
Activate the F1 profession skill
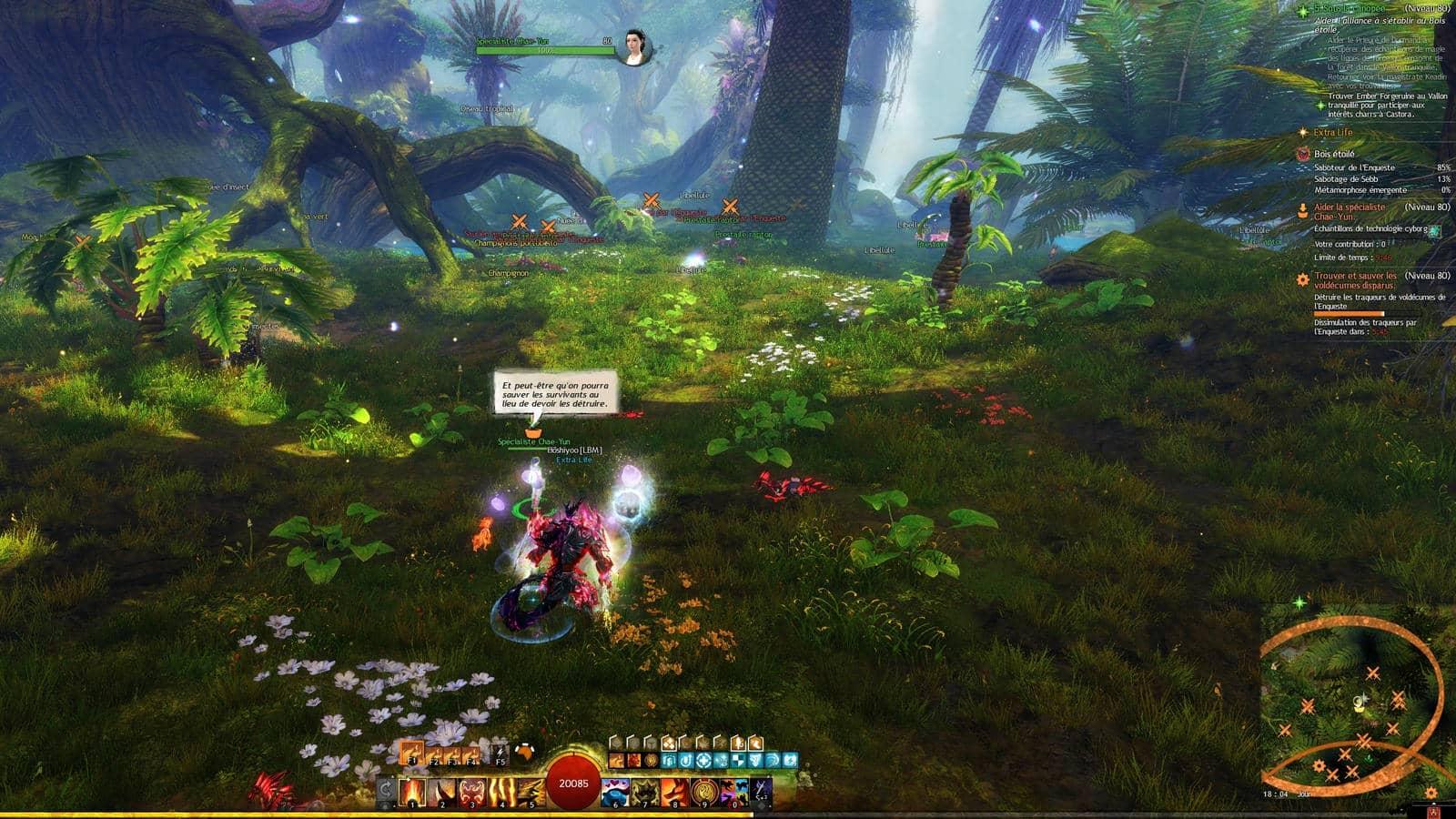[x=412, y=753]
